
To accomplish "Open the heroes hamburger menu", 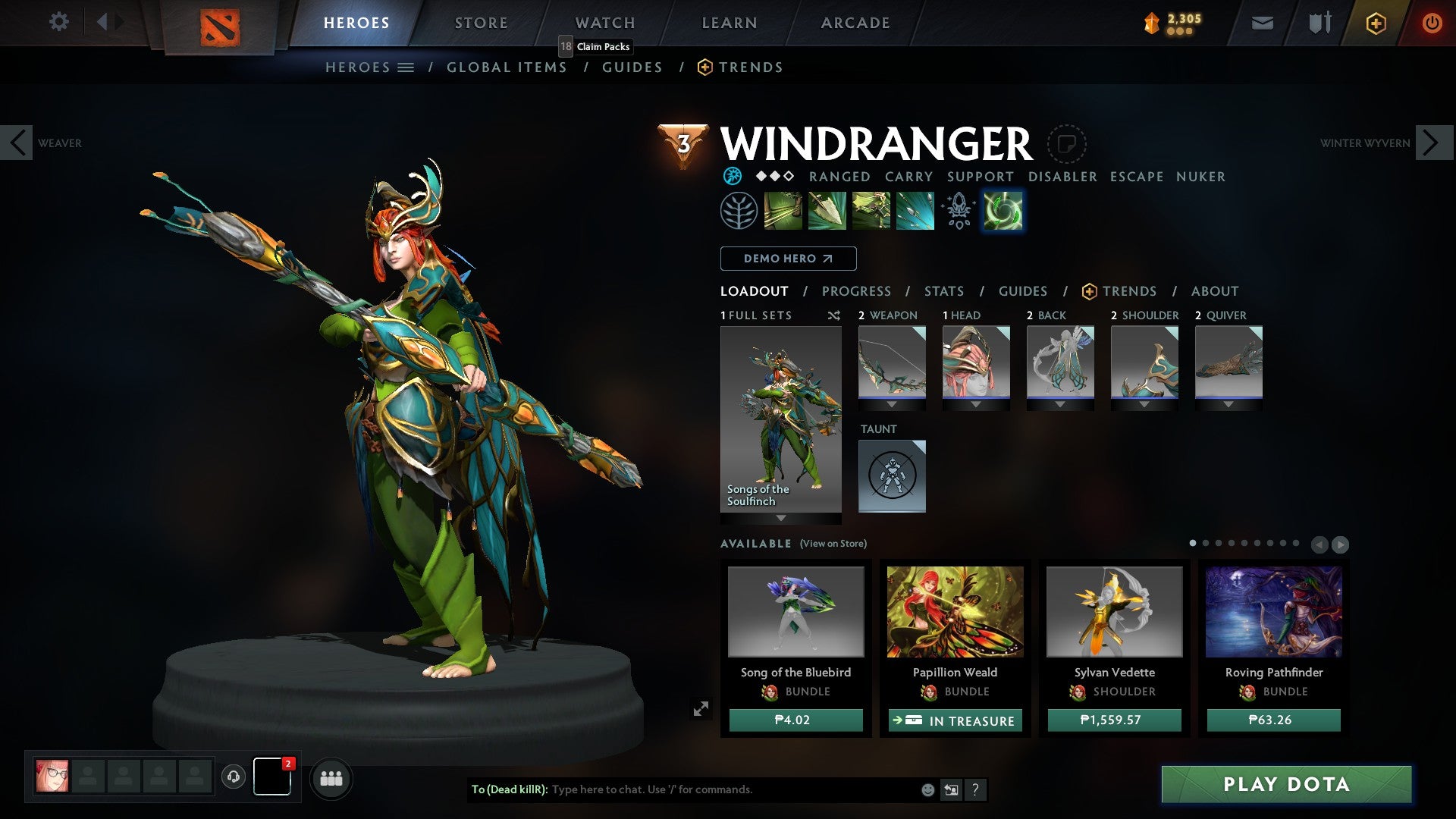I will tap(406, 67).
